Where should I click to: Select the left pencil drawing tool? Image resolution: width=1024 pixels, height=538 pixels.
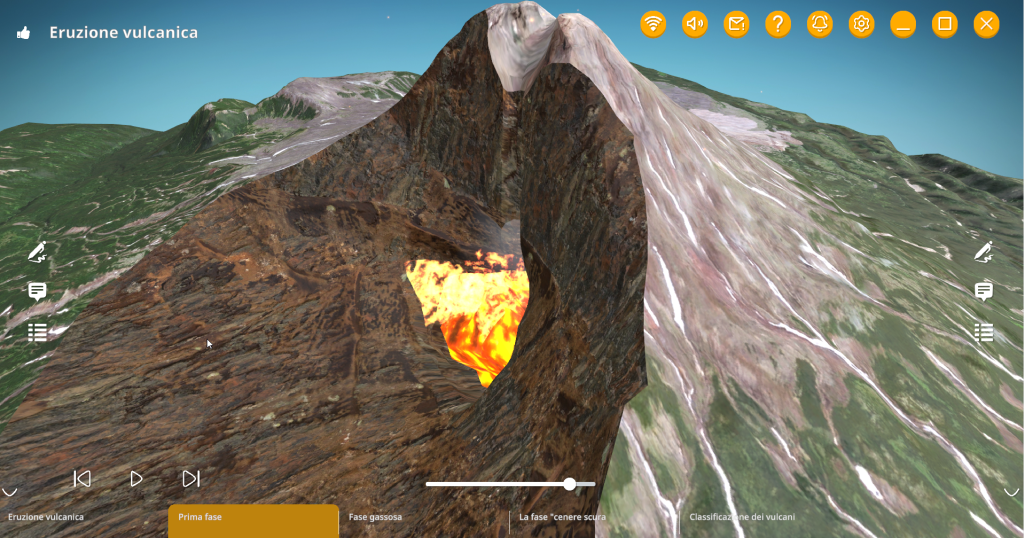37,251
